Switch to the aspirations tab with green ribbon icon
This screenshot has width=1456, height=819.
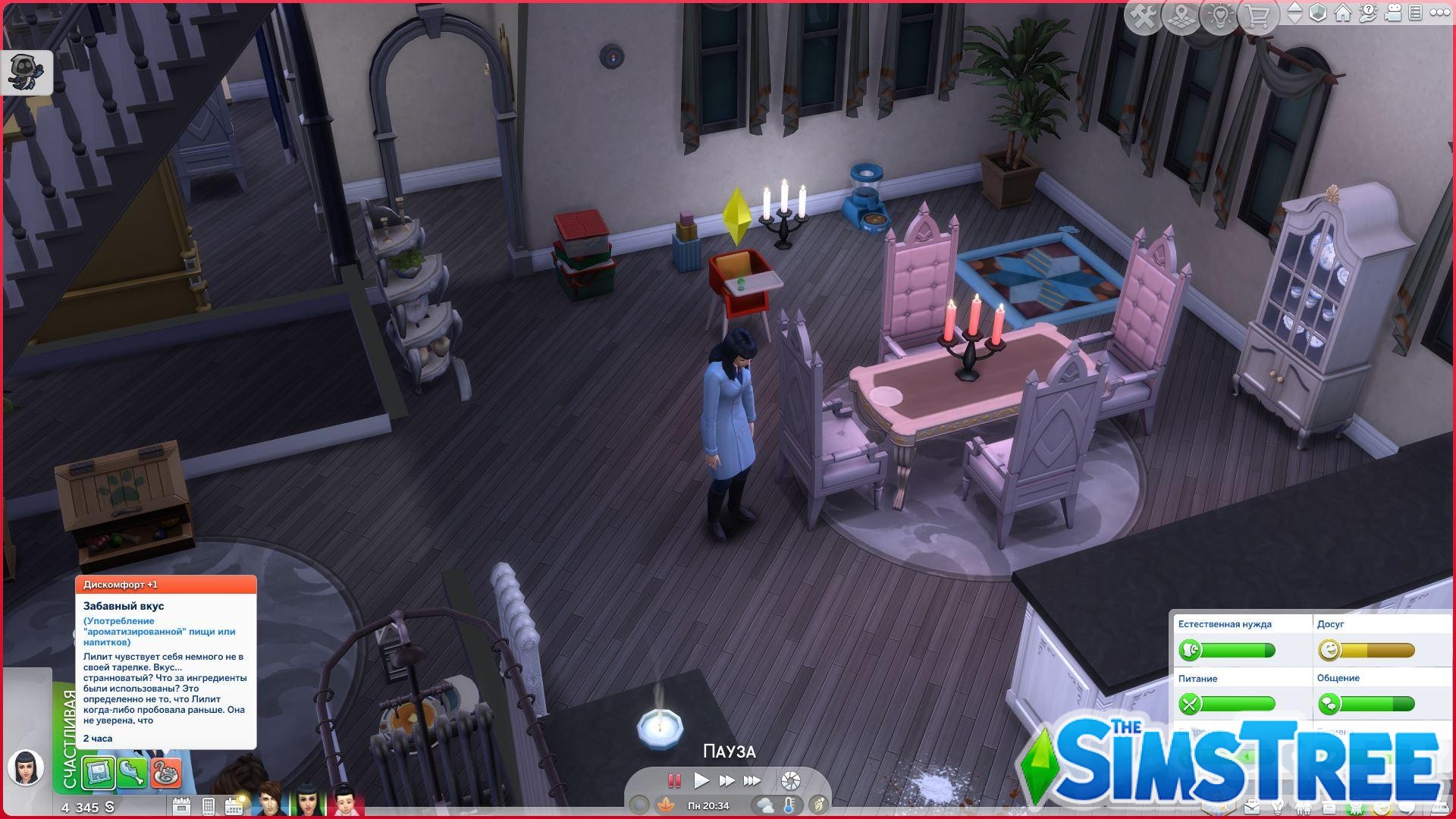point(1356,807)
